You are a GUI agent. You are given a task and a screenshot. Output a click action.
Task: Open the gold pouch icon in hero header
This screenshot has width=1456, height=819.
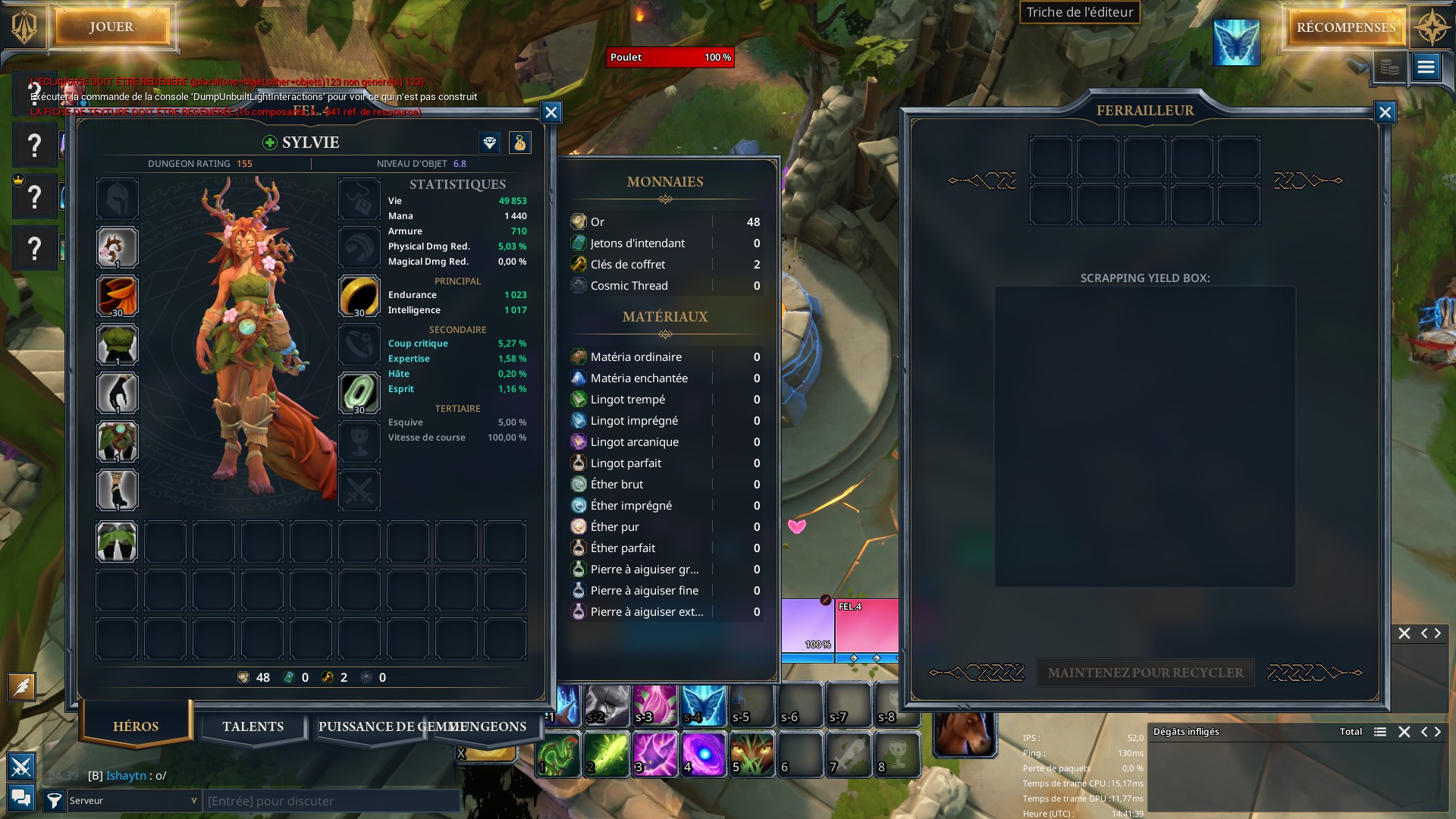point(520,143)
